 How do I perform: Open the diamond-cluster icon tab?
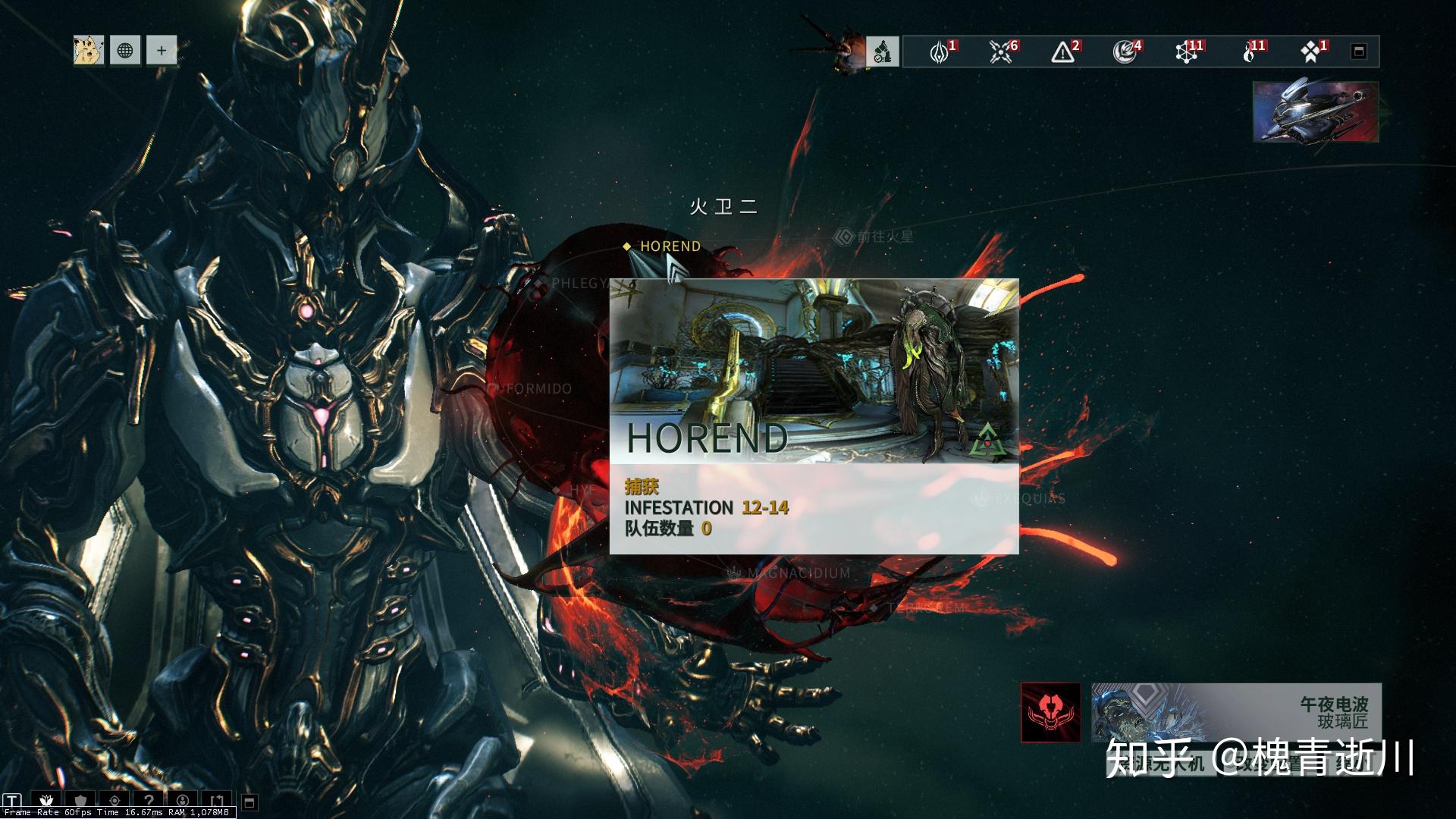(1310, 52)
